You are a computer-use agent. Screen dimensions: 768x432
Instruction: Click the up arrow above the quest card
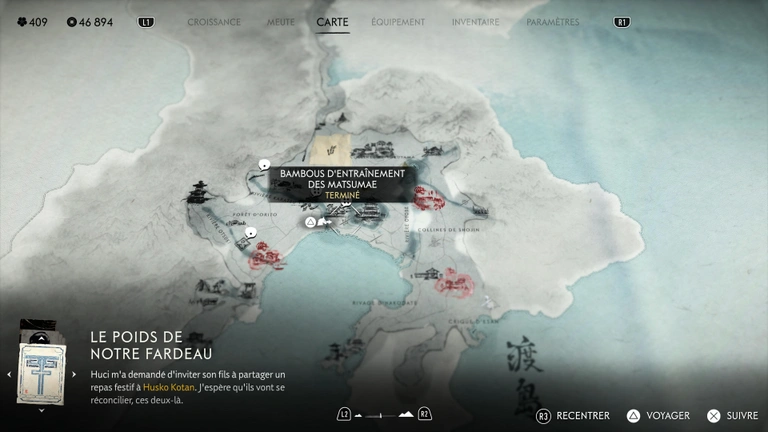pos(41,337)
